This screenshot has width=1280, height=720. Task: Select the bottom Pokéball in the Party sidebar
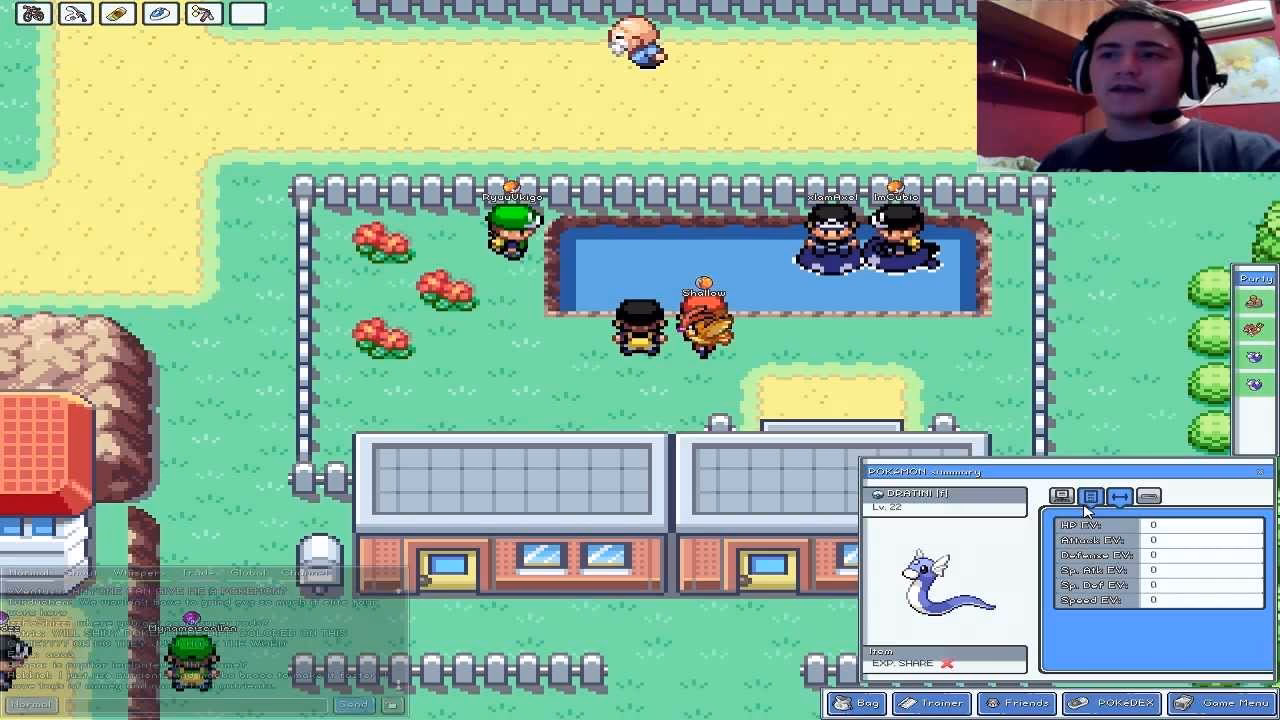(1255, 381)
